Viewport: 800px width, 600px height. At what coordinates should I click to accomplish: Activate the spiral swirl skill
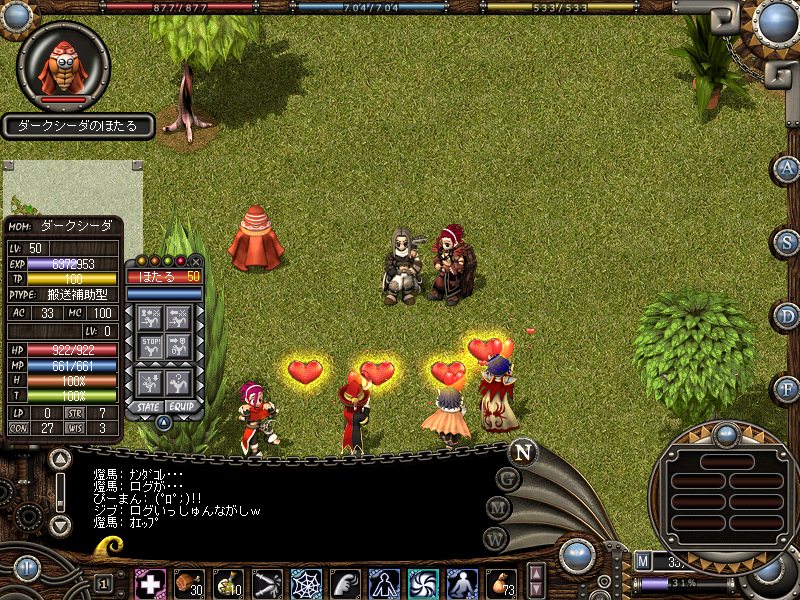pos(422,583)
